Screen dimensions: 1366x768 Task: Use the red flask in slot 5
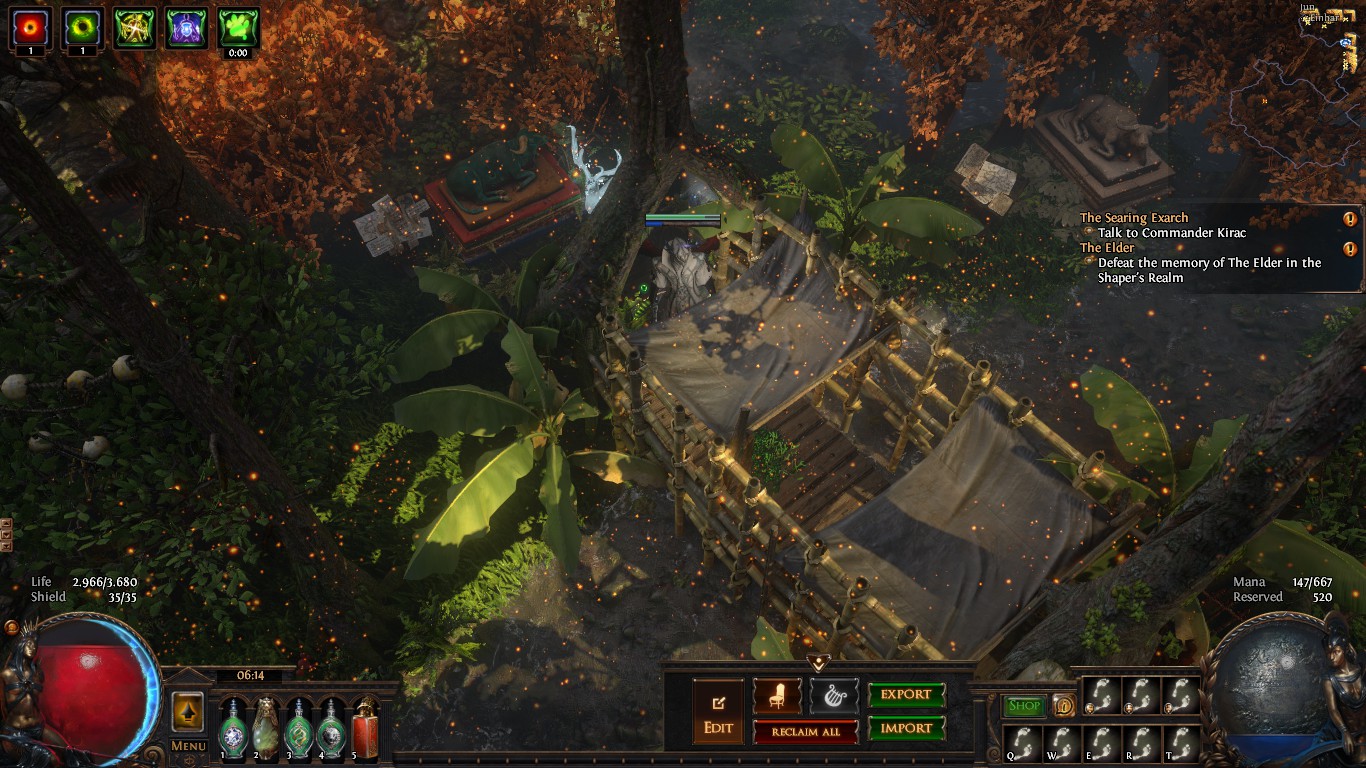click(x=365, y=728)
